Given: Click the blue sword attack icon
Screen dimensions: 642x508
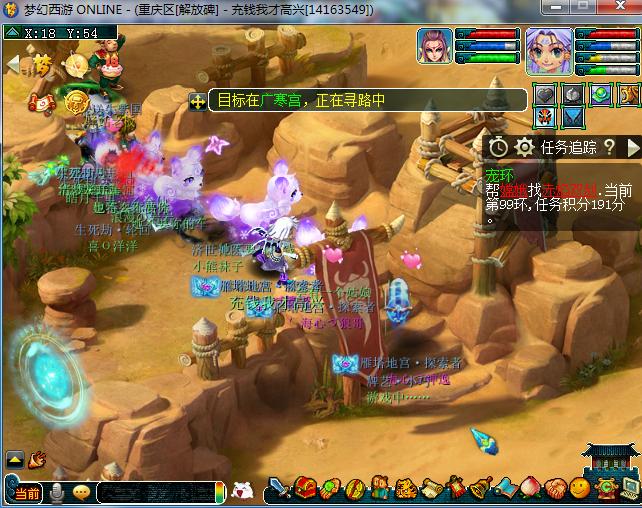Looking at the screenshot, I should coord(280,489).
